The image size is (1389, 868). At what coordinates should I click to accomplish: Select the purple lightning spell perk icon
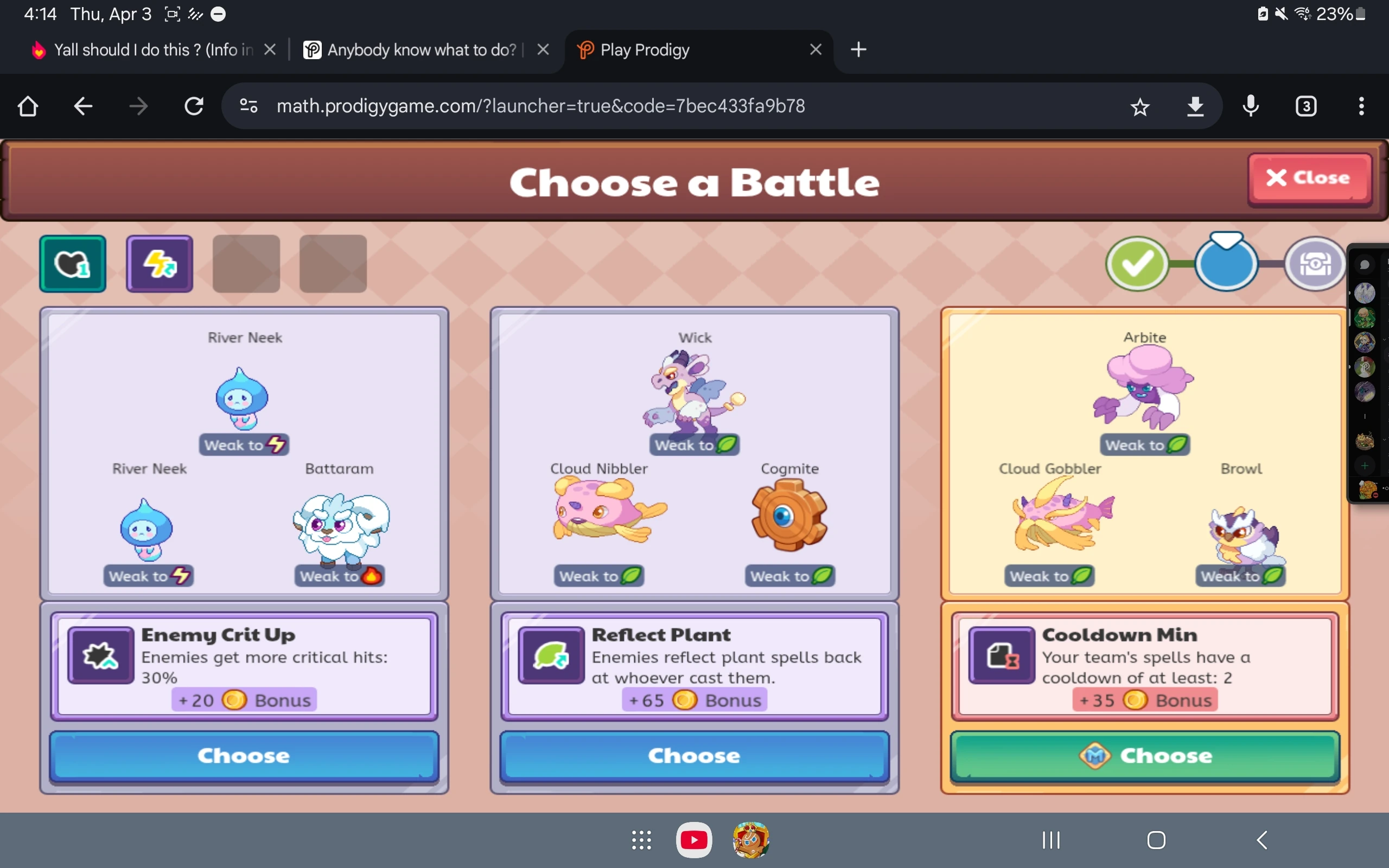tap(159, 264)
